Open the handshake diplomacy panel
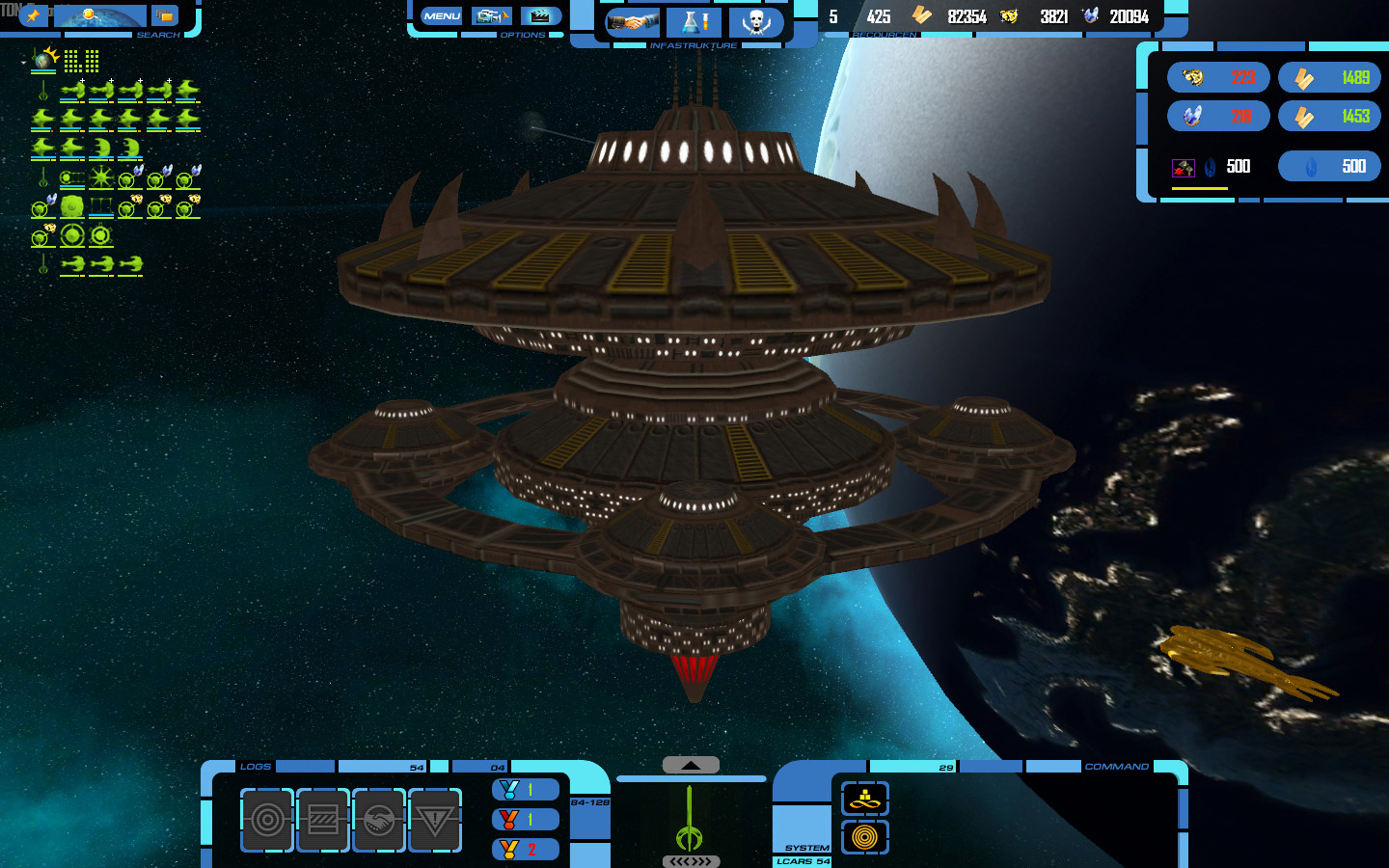1389x868 pixels. click(x=632, y=22)
